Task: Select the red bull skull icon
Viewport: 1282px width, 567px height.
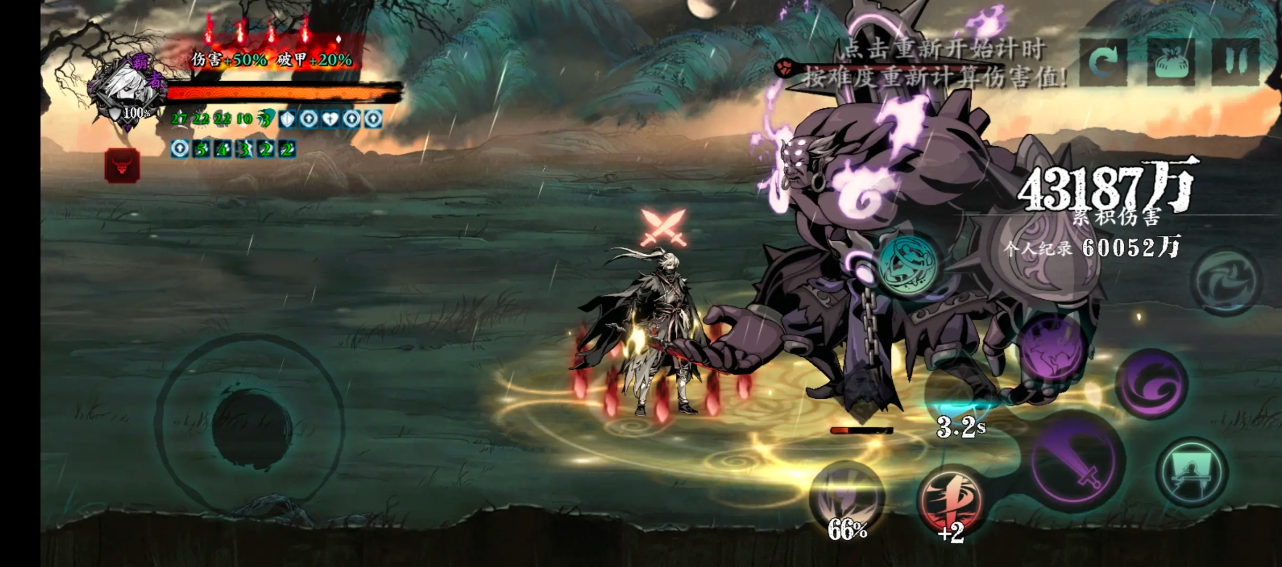Action: (122, 165)
